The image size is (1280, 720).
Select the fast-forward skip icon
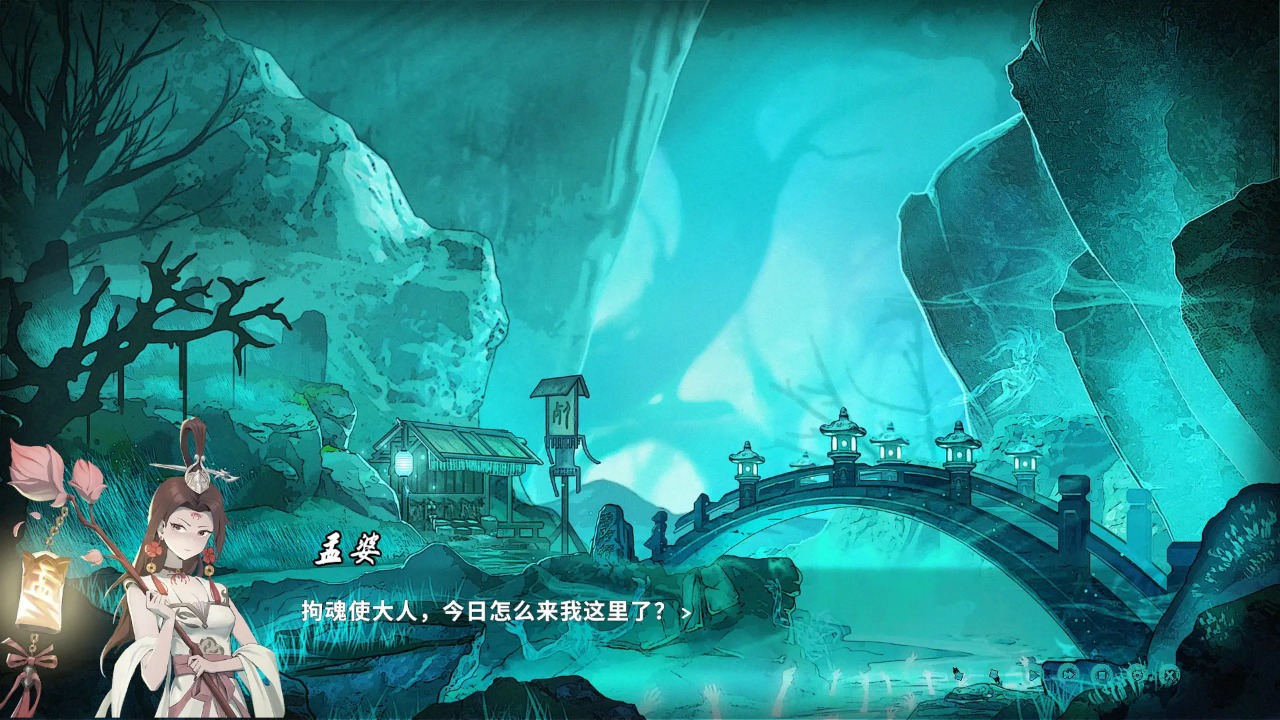1068,674
